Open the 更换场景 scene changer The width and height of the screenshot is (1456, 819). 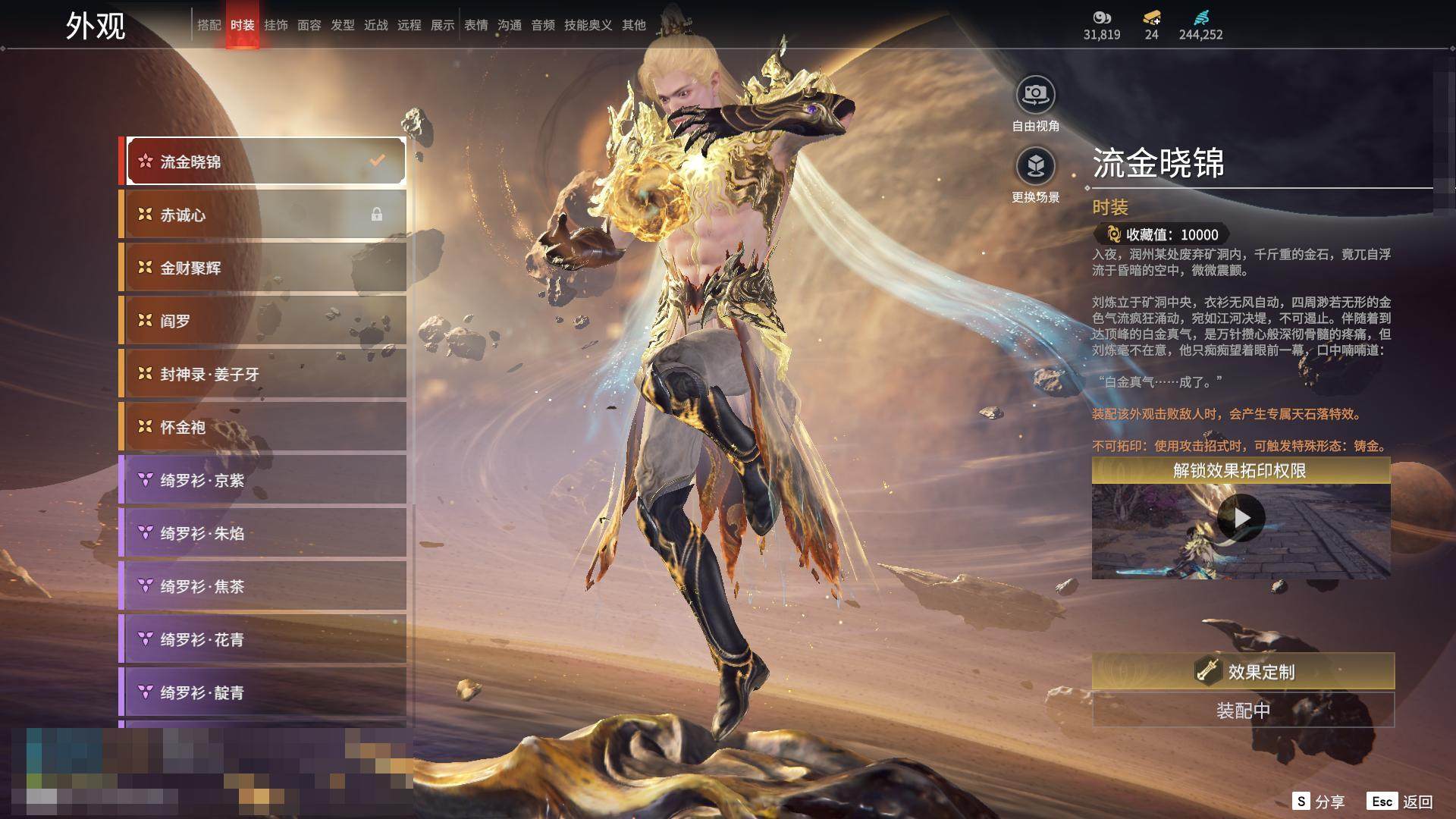click(x=1035, y=166)
